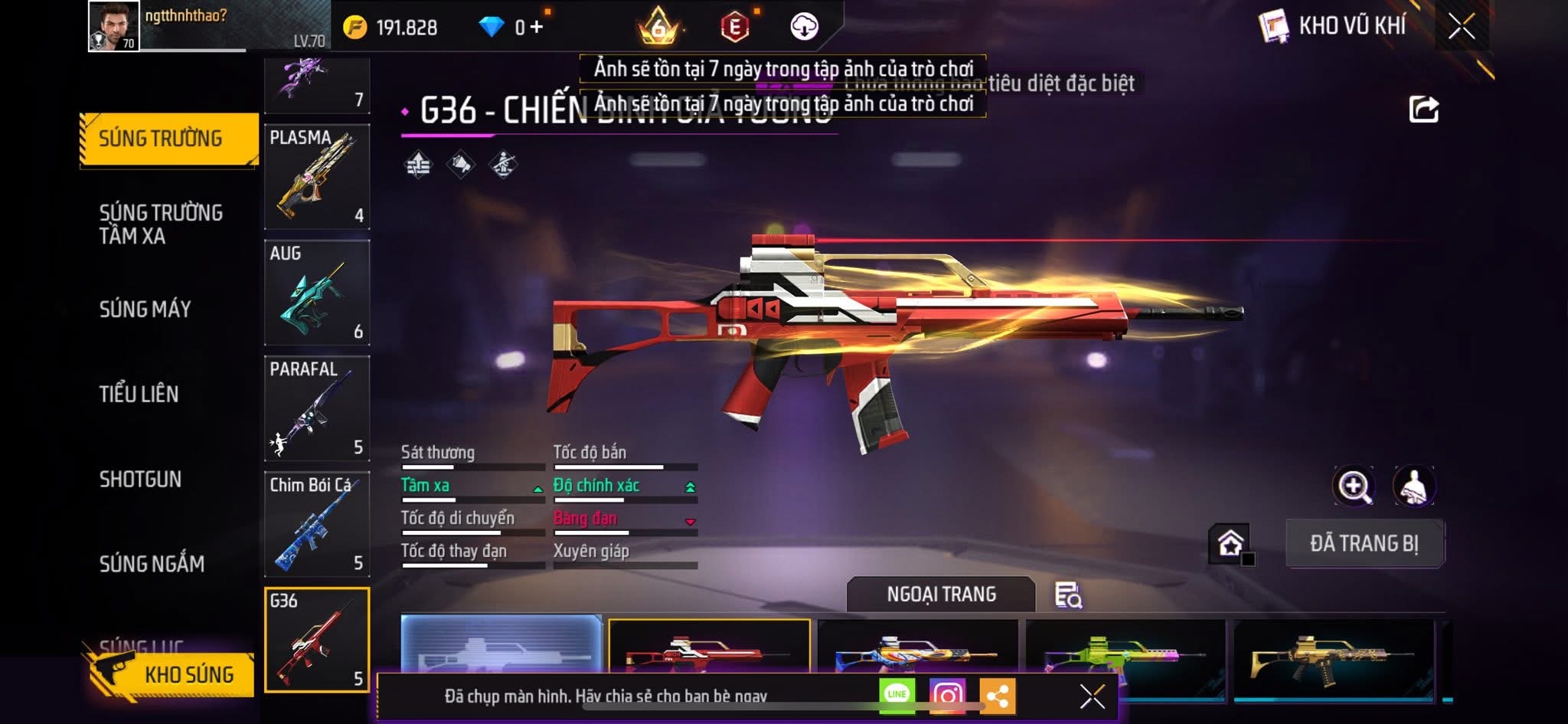The width and height of the screenshot is (1568, 724).
Task: Close the Kho Vũ Khí screen
Action: coord(1461,27)
